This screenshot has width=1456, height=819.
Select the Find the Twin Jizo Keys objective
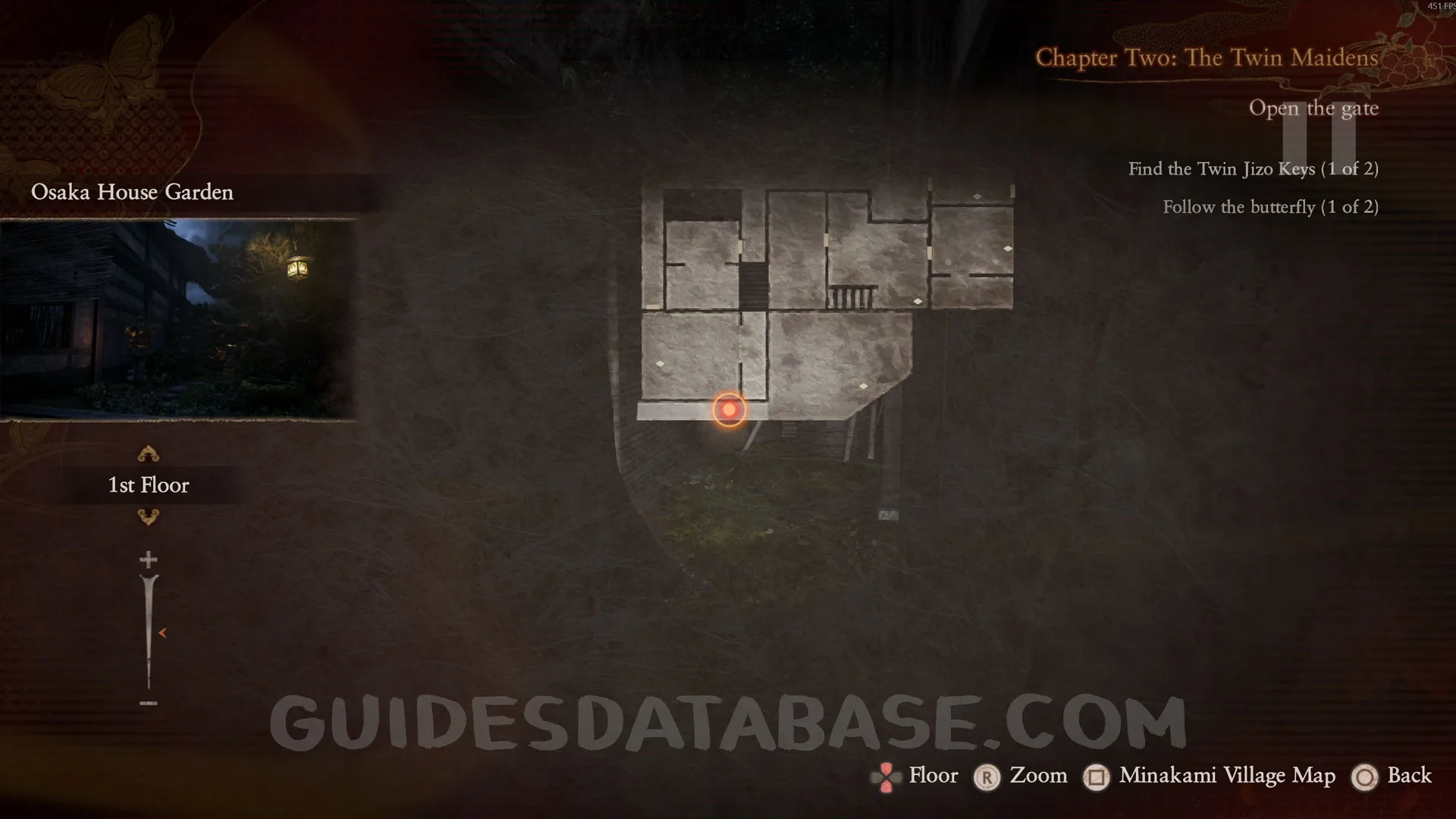(1253, 169)
